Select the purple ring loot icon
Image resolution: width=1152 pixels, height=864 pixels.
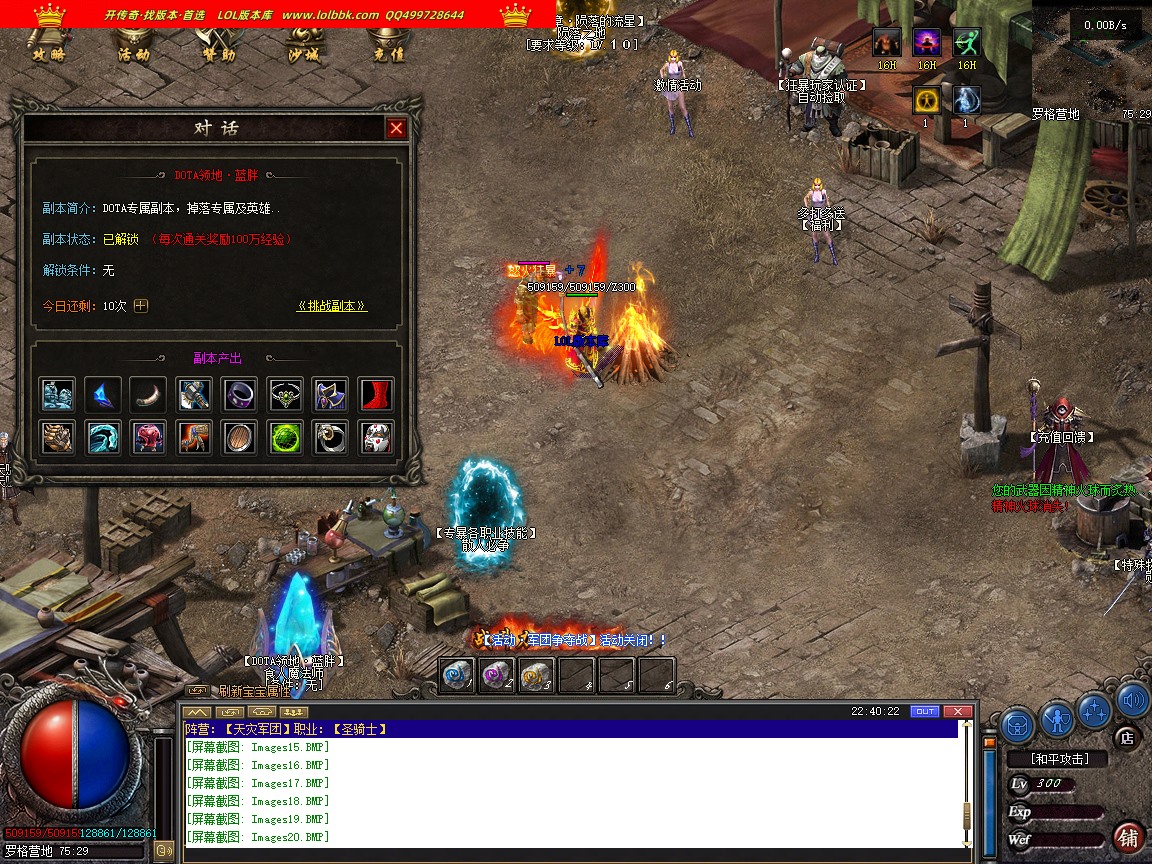pyautogui.click(x=240, y=395)
